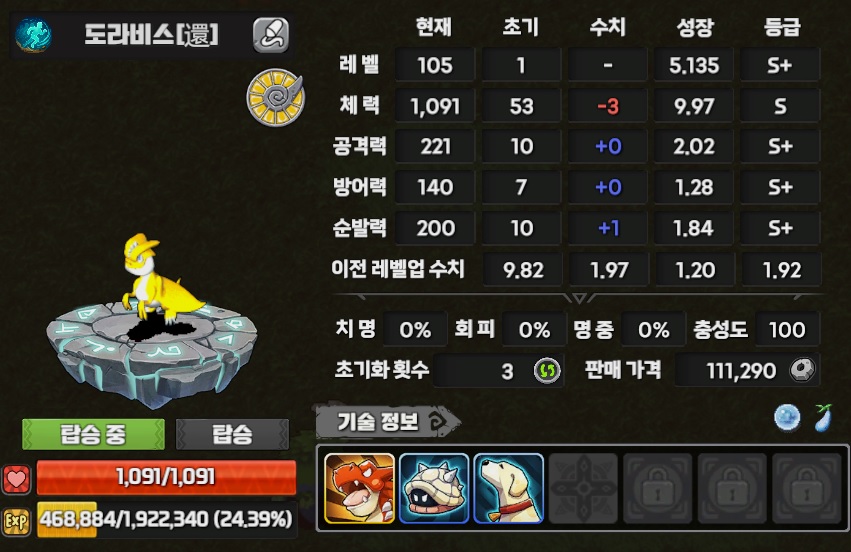This screenshot has width=851, height=552.
Task: Click the green reset icon beside 초기화 횟수
Action: coord(544,371)
